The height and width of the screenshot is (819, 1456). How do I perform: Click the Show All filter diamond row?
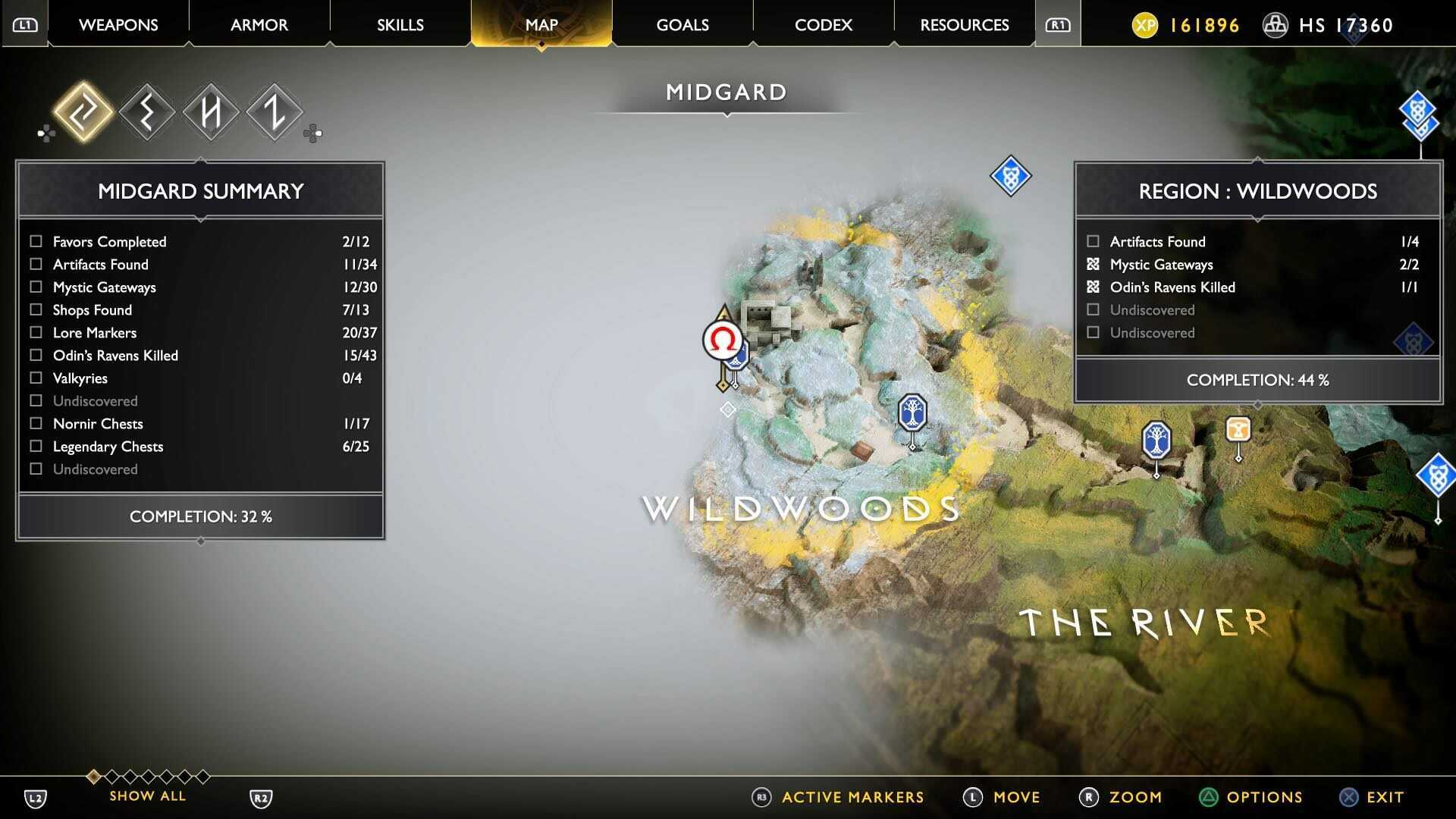click(x=148, y=777)
